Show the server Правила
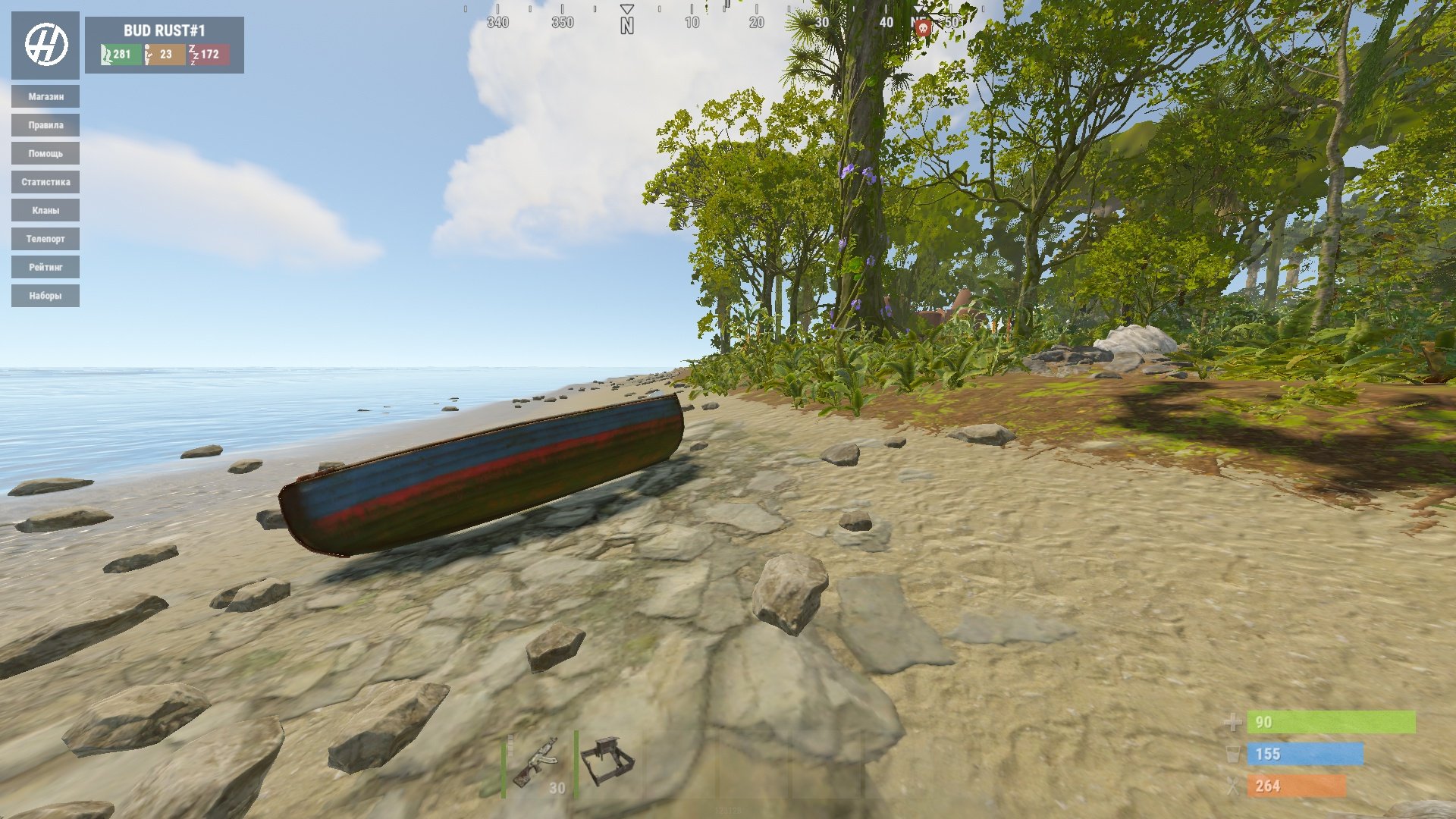1456x819 pixels. coord(45,125)
